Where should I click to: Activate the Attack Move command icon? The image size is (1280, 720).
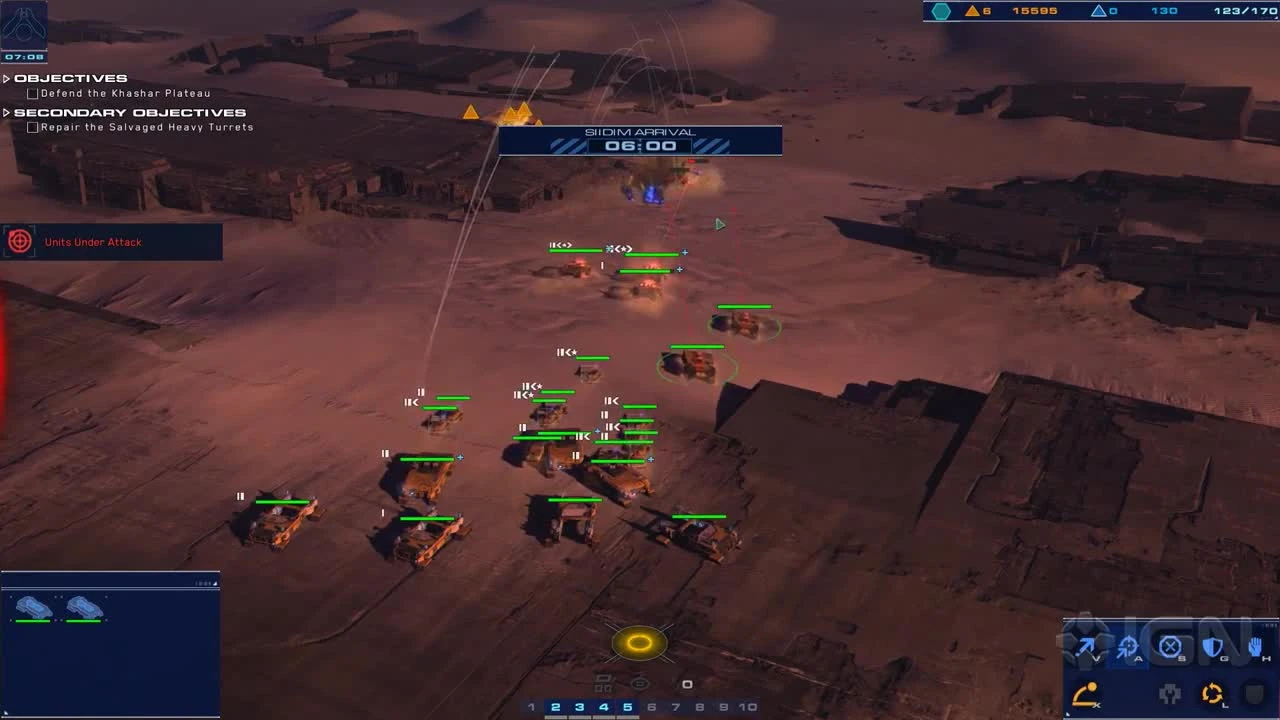[1127, 647]
